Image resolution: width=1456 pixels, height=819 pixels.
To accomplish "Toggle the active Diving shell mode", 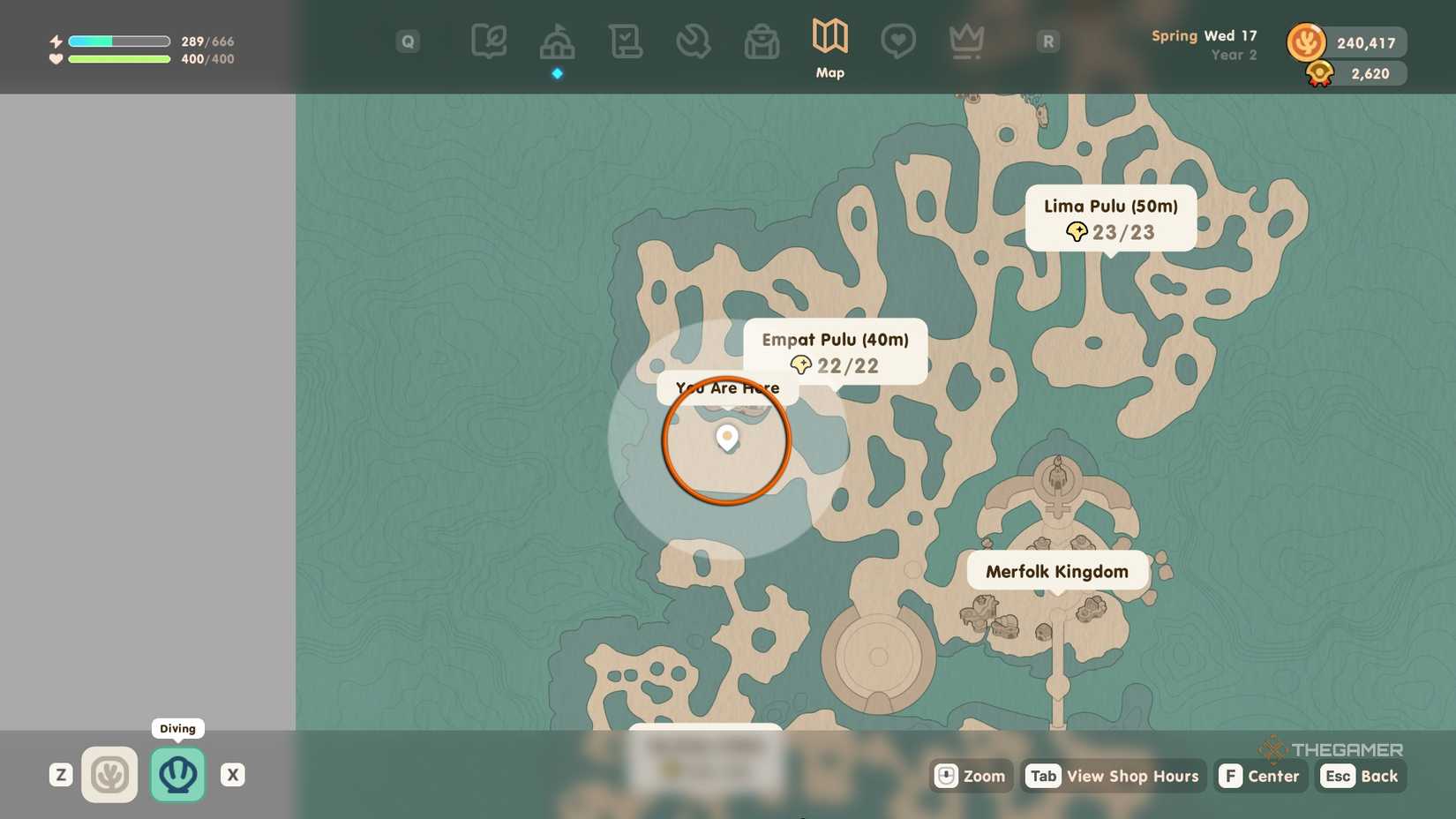I will coord(177,774).
